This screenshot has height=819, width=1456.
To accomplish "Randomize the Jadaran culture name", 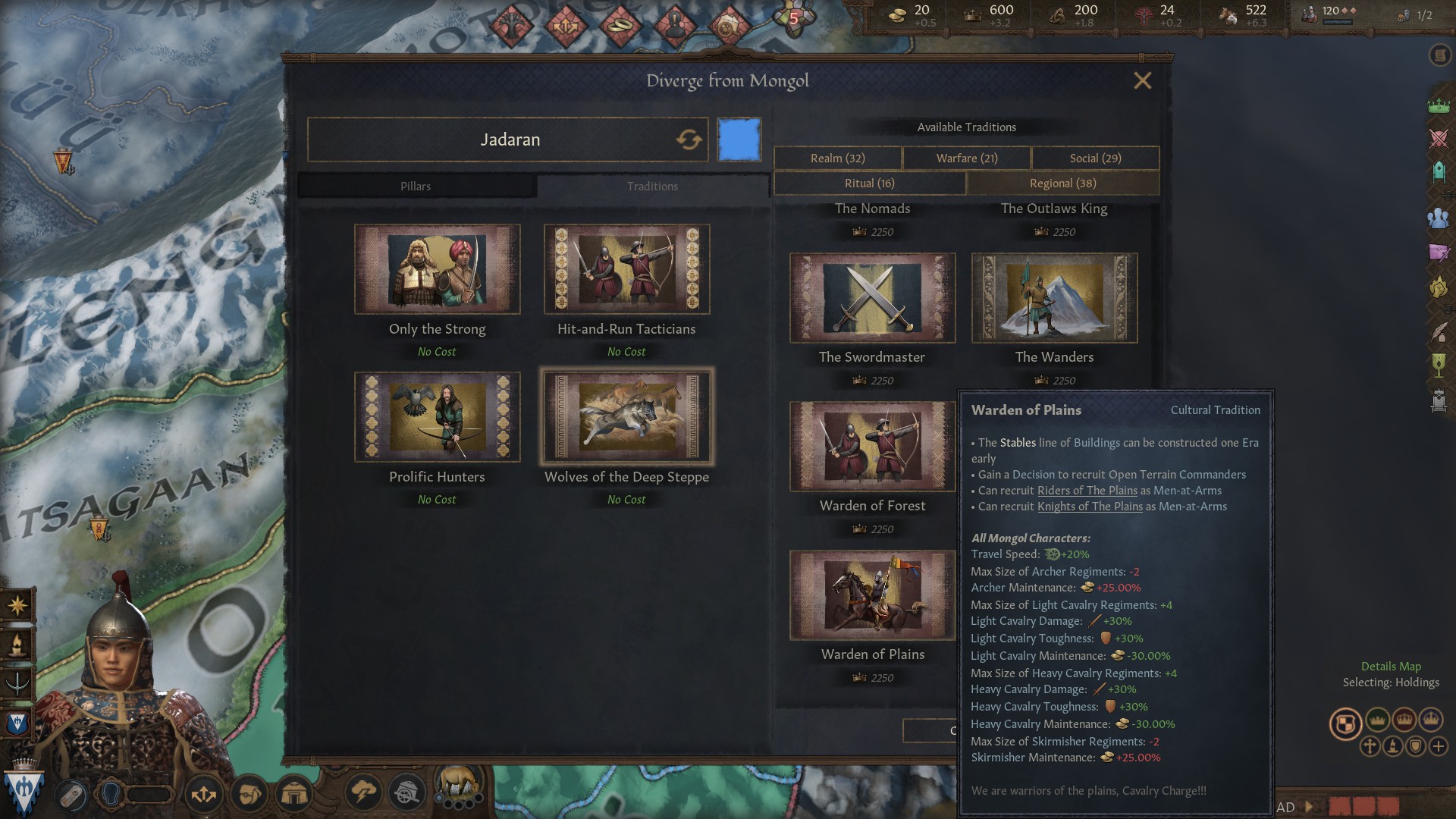I will [689, 140].
